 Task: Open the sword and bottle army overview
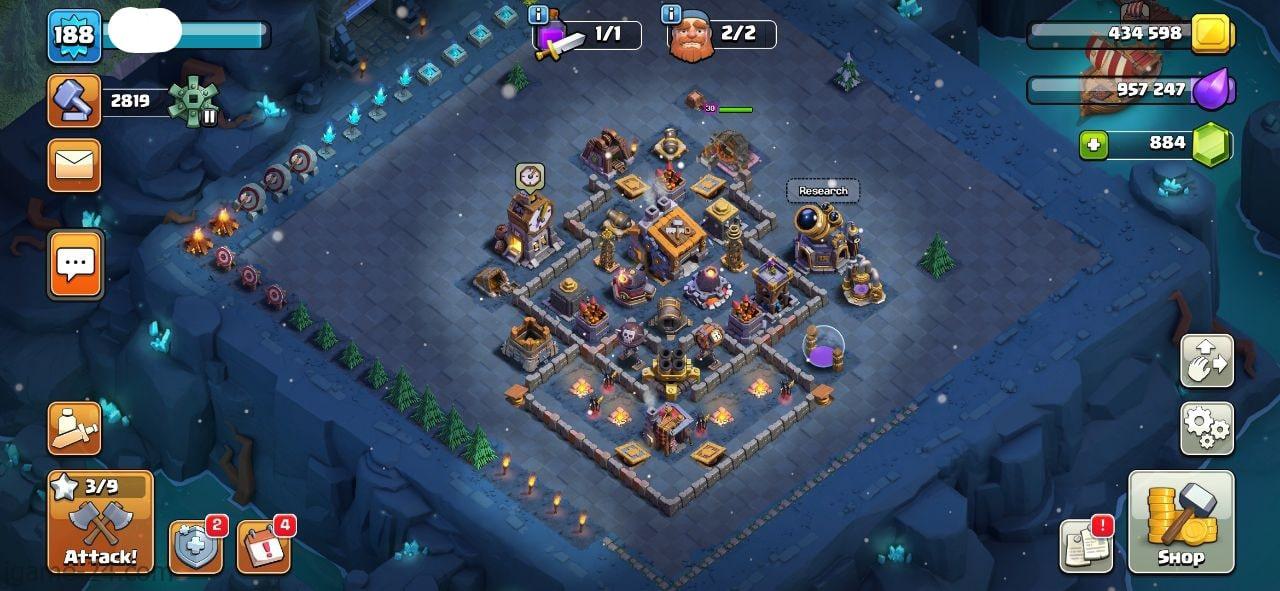coord(74,428)
